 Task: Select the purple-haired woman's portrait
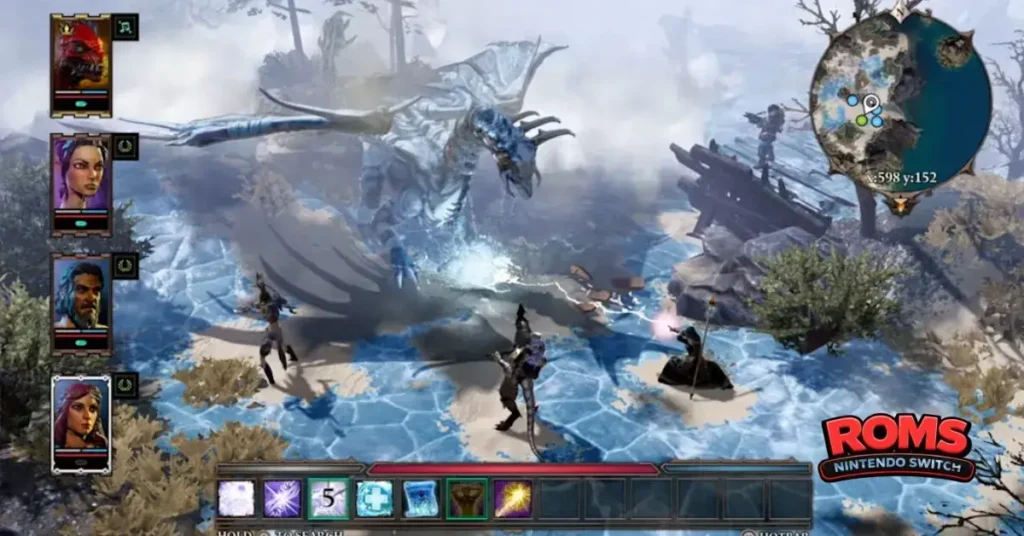pos(81,178)
